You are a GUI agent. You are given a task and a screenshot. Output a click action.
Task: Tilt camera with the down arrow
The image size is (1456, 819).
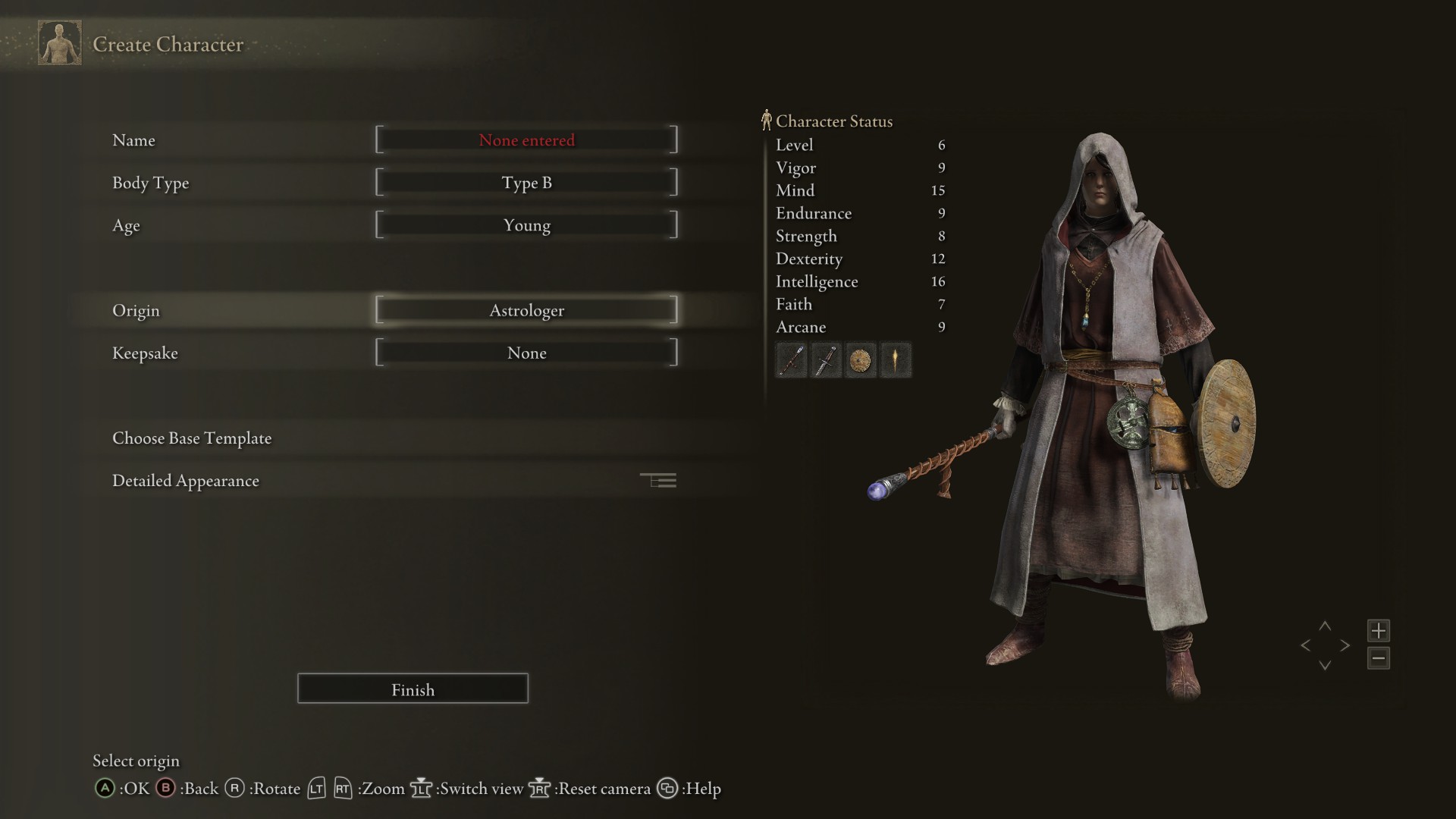pyautogui.click(x=1325, y=665)
